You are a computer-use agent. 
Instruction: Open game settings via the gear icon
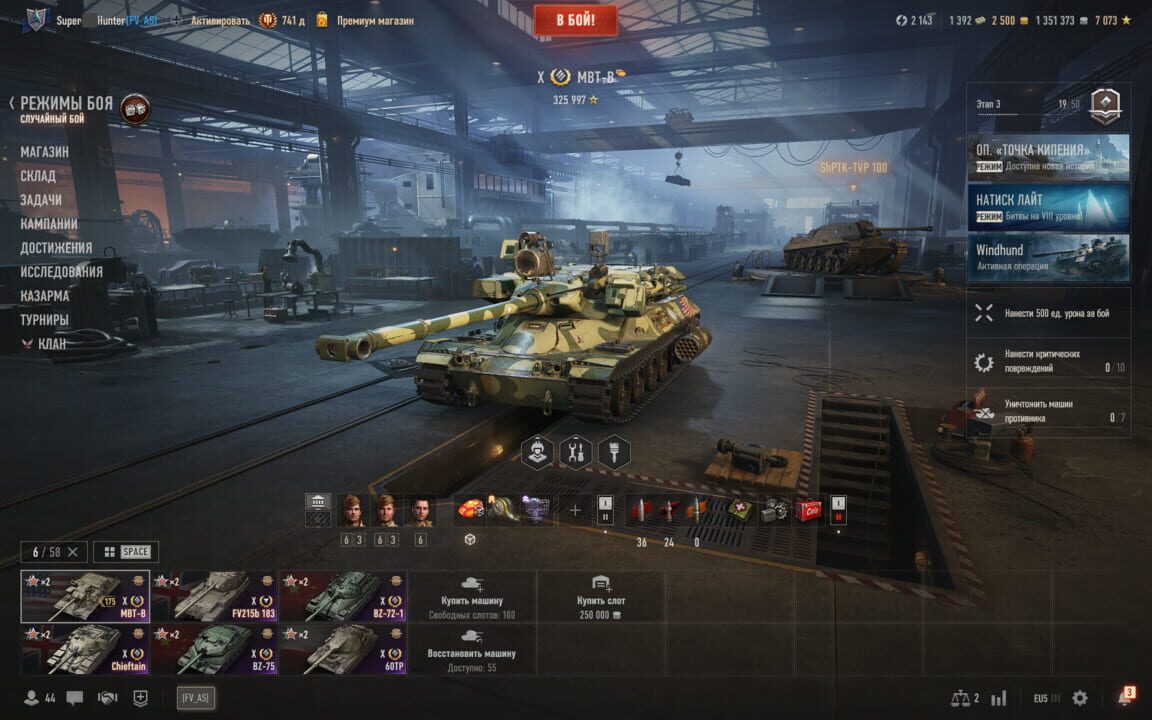click(1080, 698)
